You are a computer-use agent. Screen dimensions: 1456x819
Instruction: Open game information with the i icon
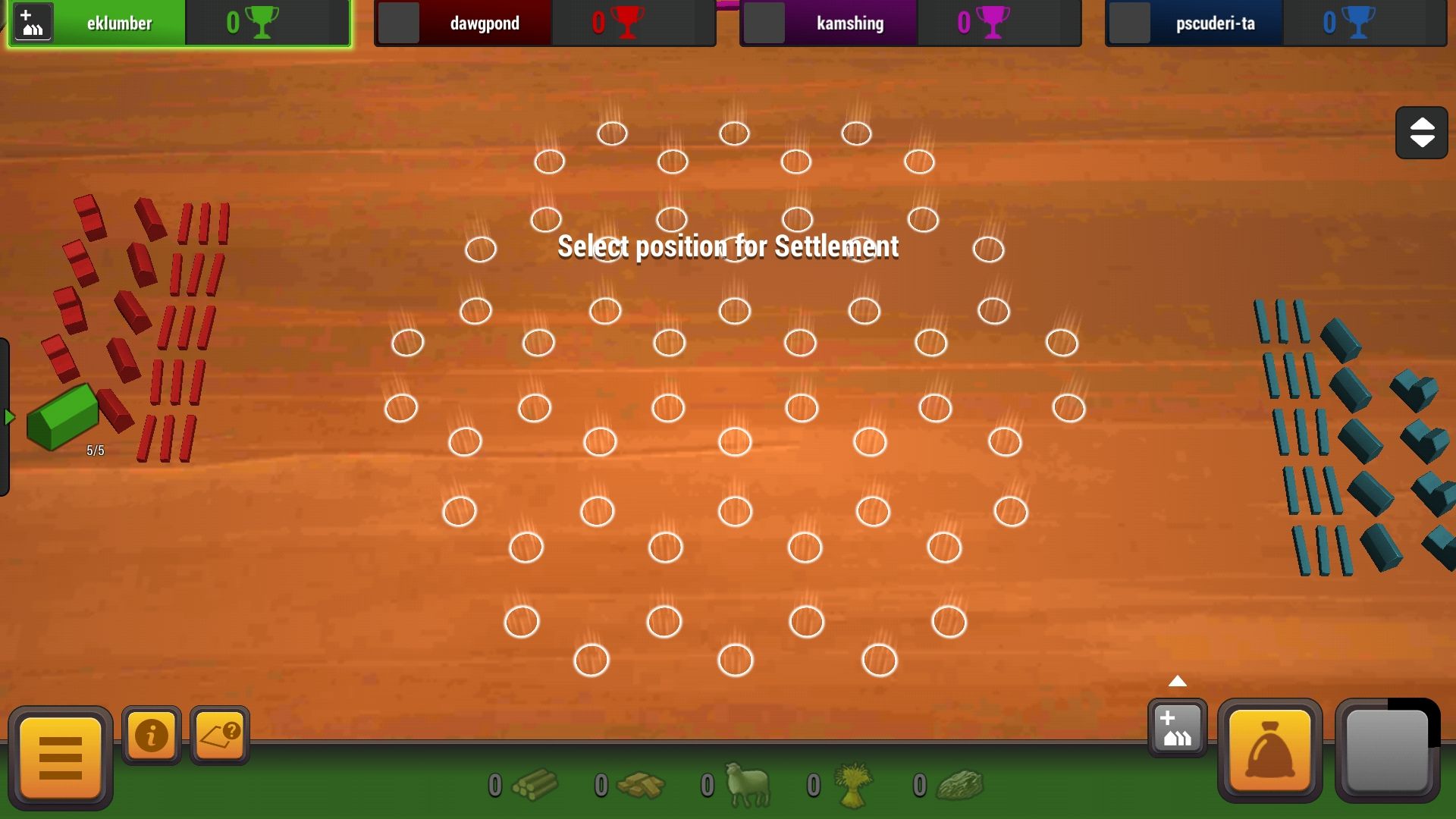[151, 734]
